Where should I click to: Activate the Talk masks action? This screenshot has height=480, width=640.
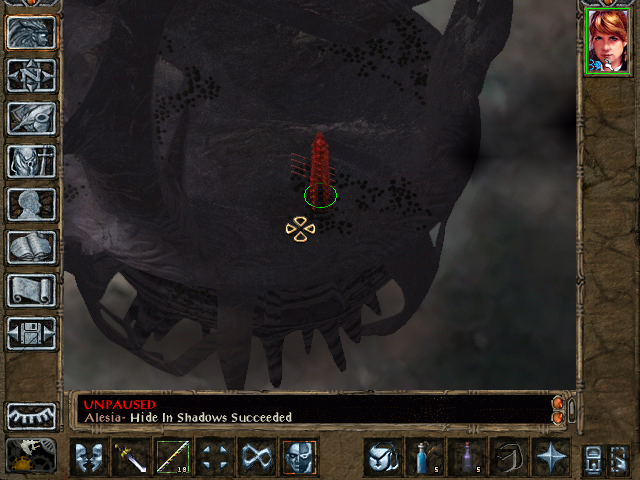pyautogui.click(x=89, y=457)
